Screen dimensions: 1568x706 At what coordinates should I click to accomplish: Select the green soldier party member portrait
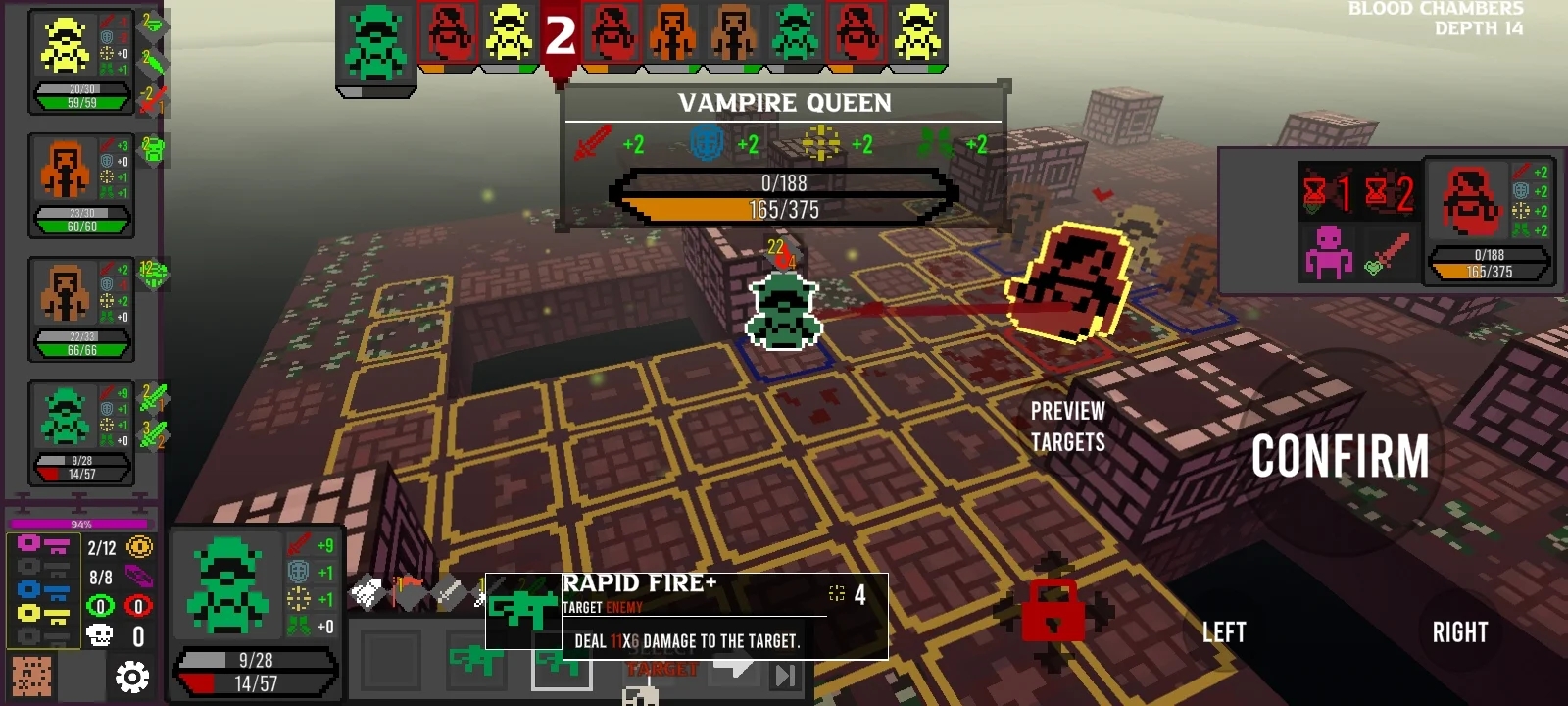tap(65, 416)
